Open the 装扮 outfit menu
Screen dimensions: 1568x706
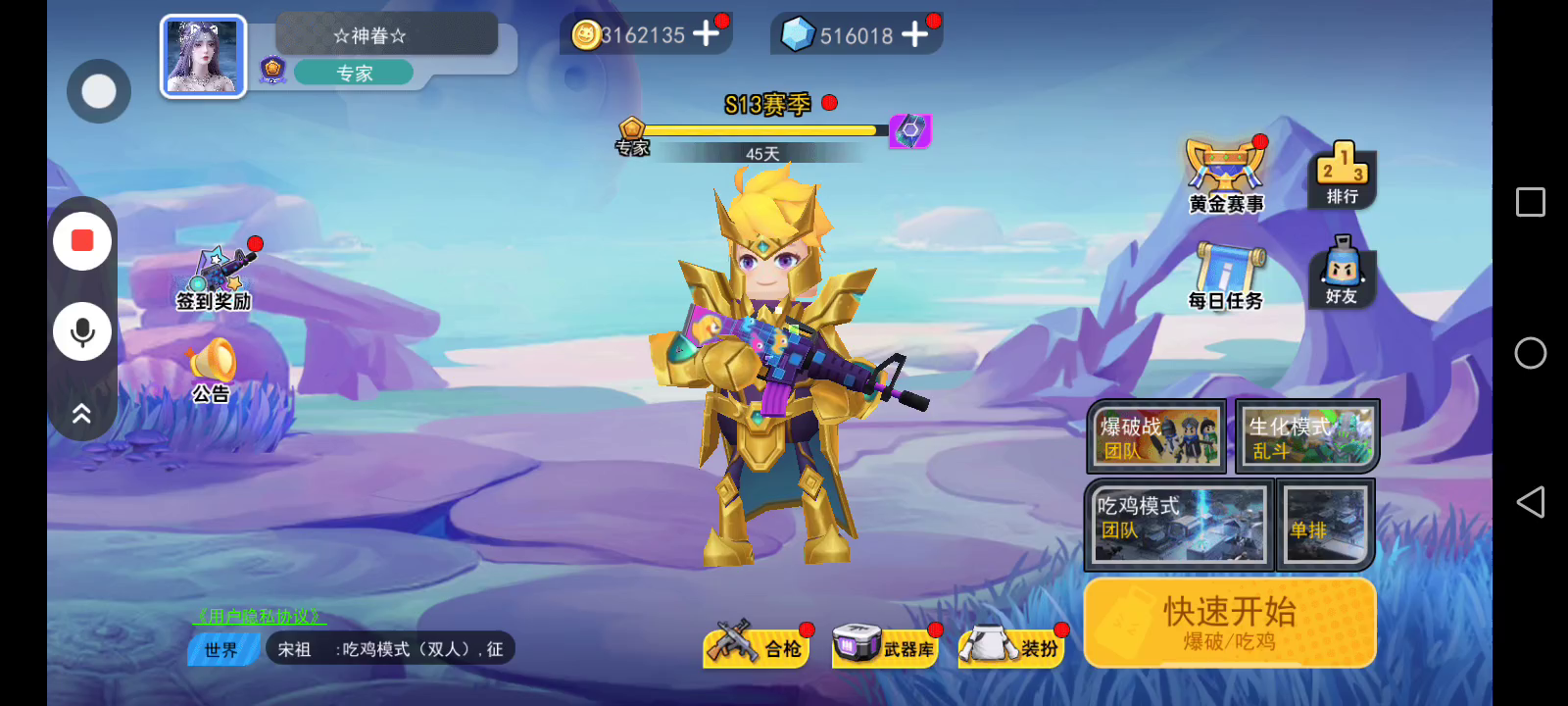coord(1013,647)
